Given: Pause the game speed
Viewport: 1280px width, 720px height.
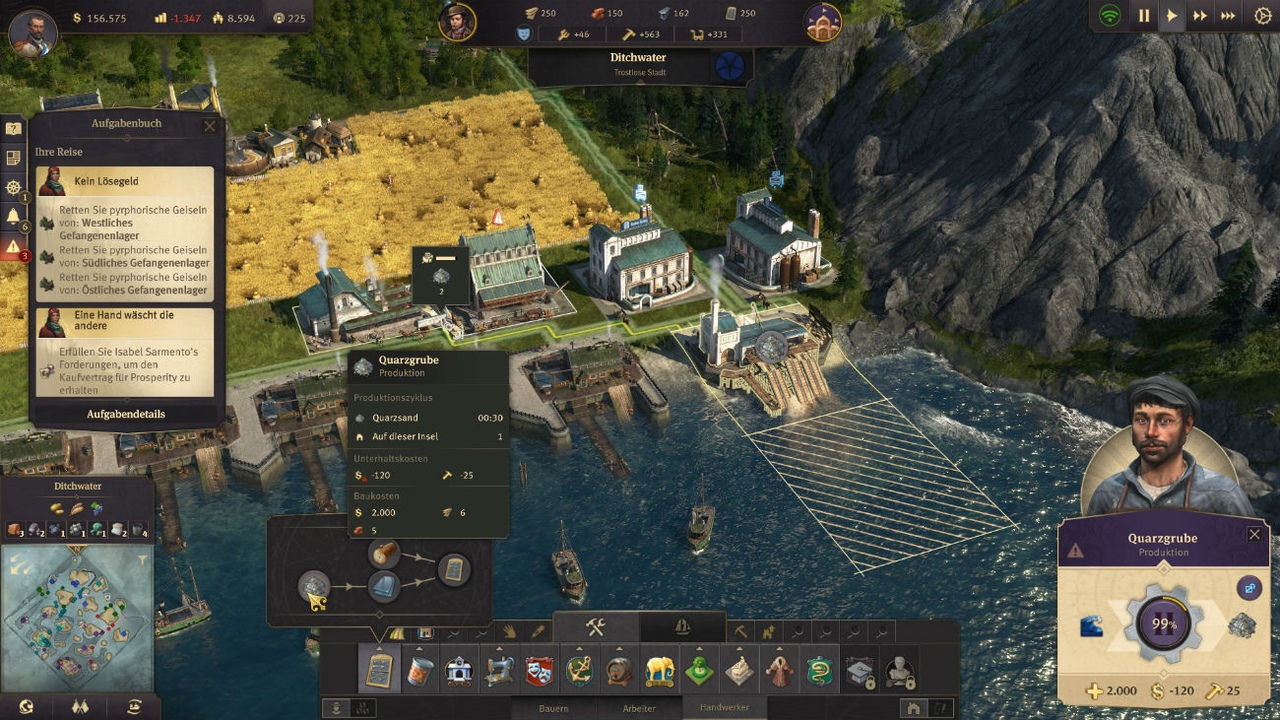Looking at the screenshot, I should pos(1144,16).
